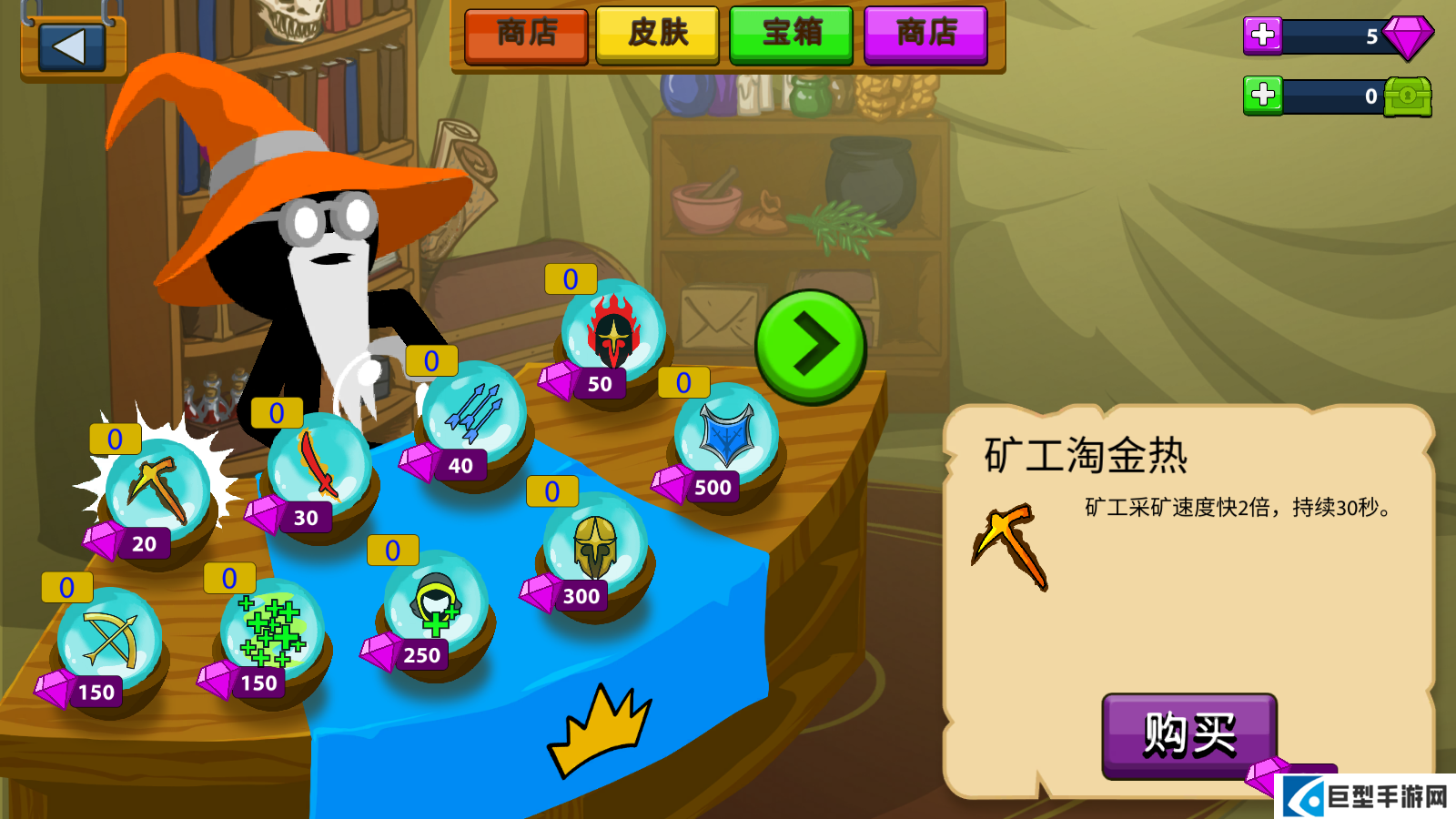Select the purple 商店 tab
1456x819 pixels.
pos(925,35)
